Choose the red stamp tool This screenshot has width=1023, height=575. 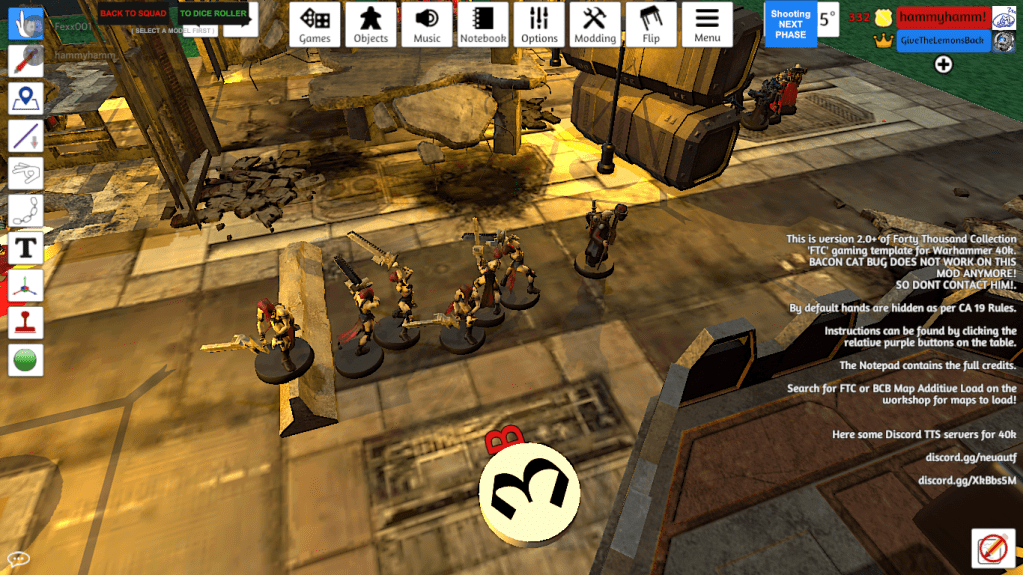(25, 322)
